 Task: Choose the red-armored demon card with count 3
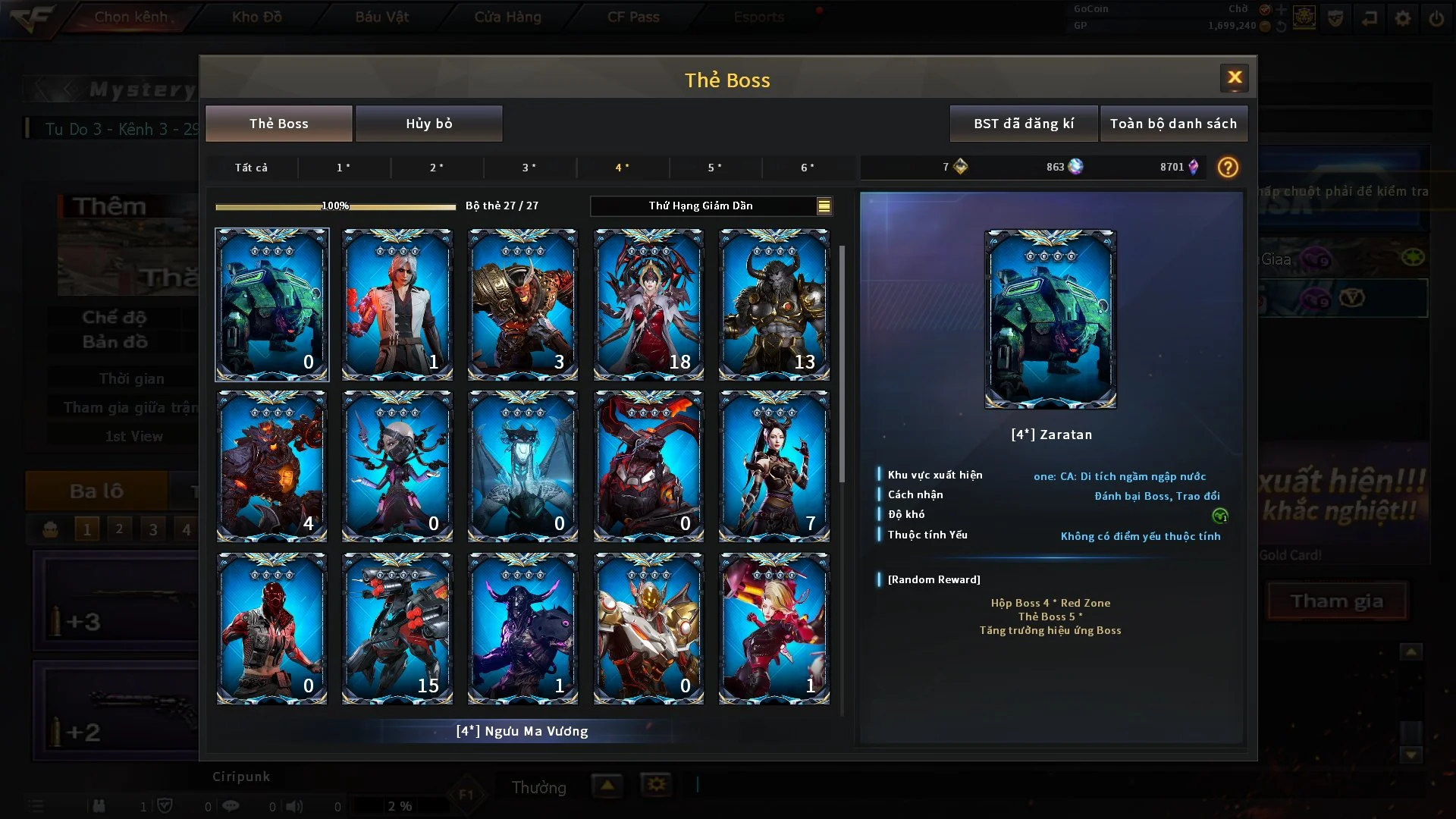tap(522, 304)
